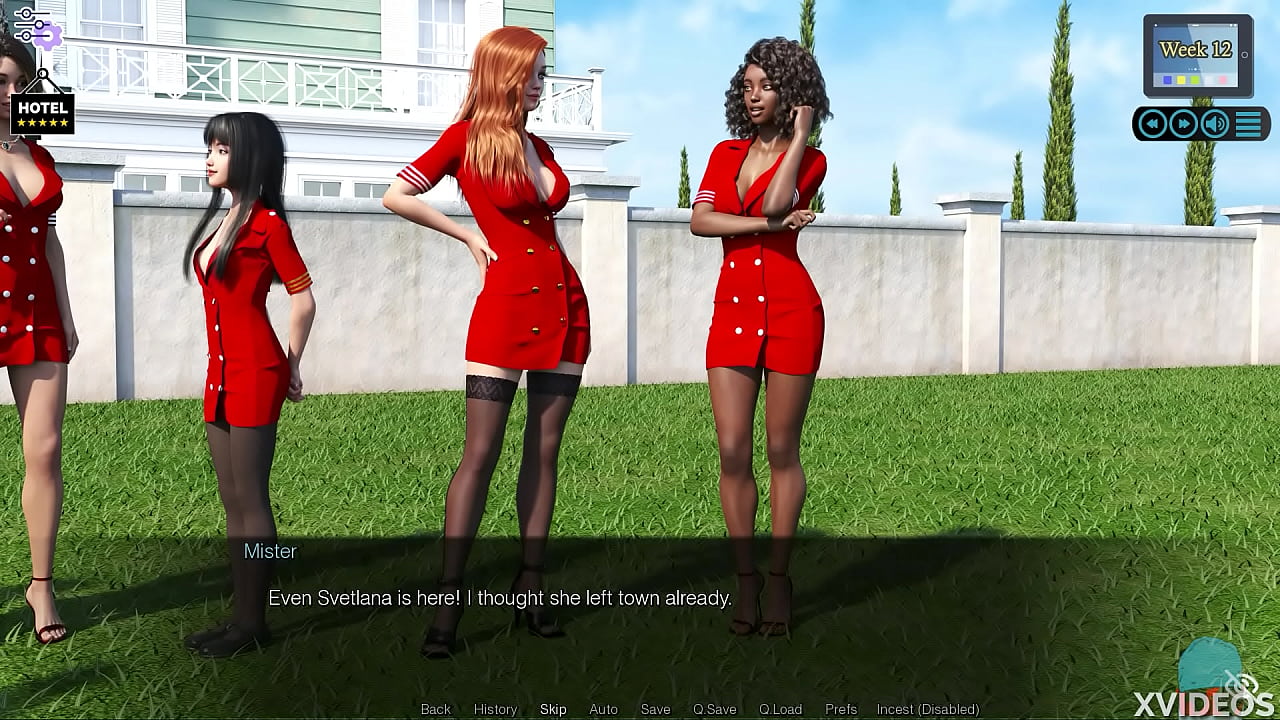Click the rewind icon on the media bar
1280x720 pixels.
pos(1153,123)
